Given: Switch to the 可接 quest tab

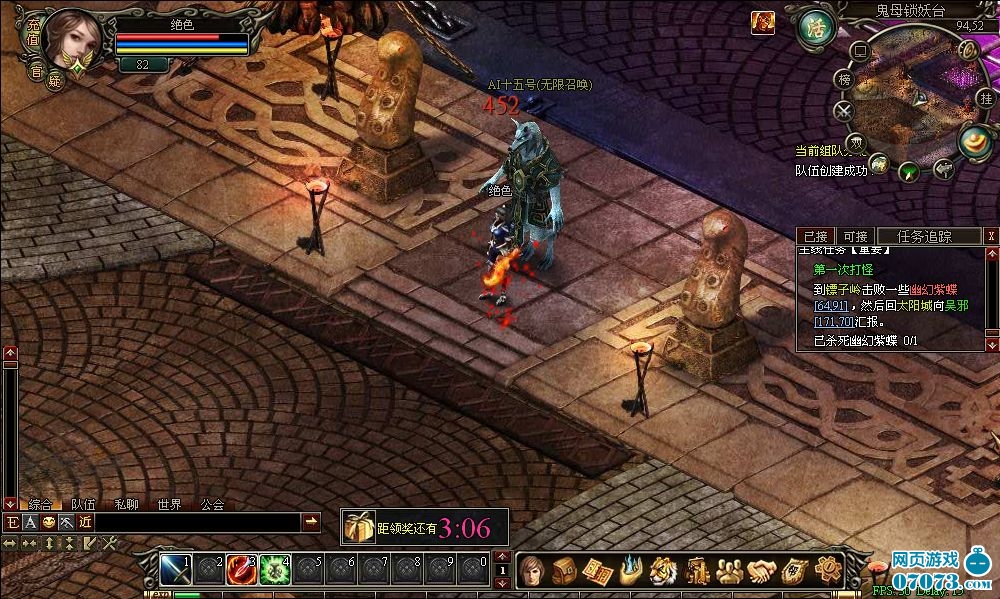Looking at the screenshot, I should 853,236.
